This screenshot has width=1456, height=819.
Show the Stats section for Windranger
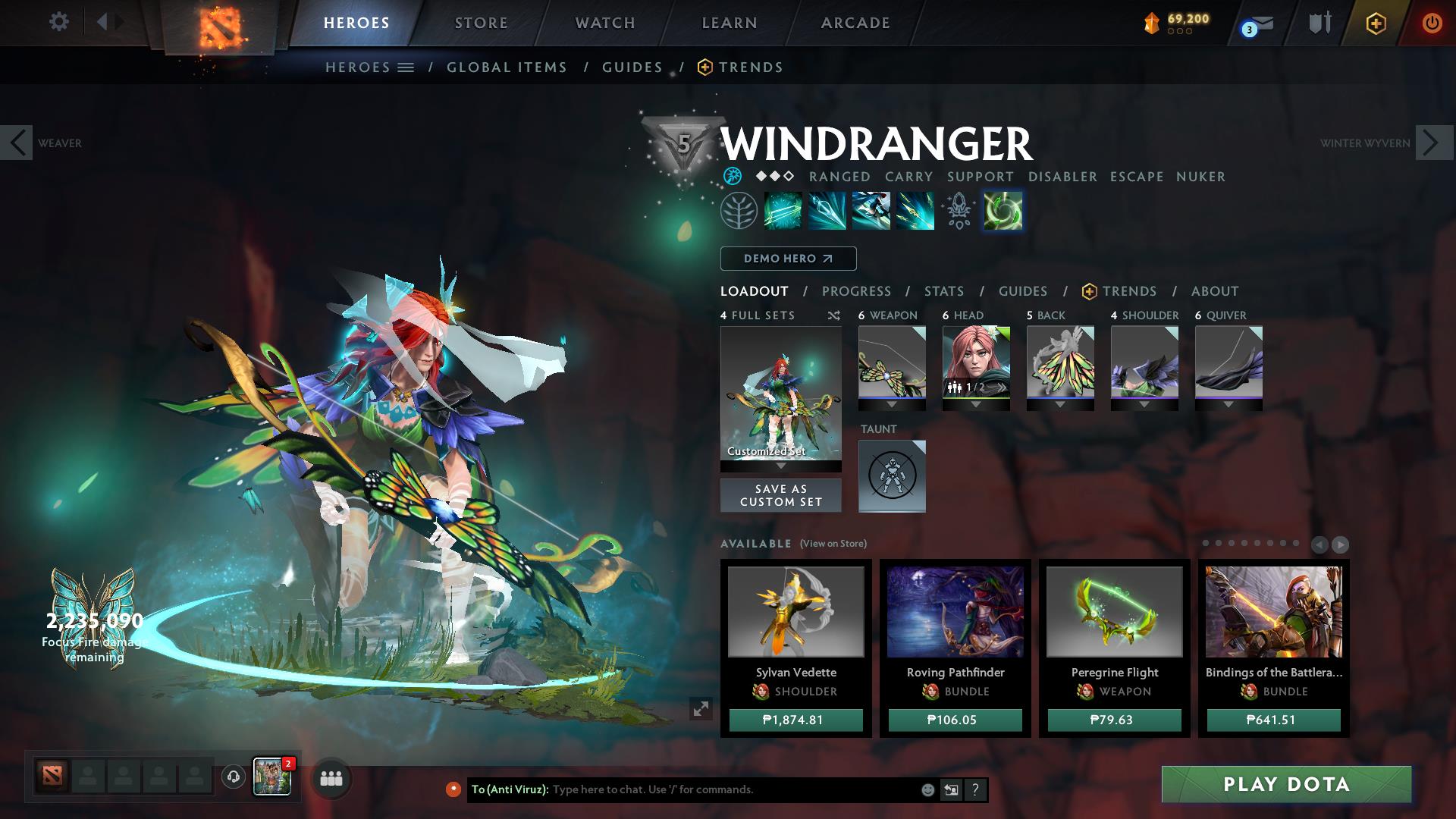click(943, 291)
